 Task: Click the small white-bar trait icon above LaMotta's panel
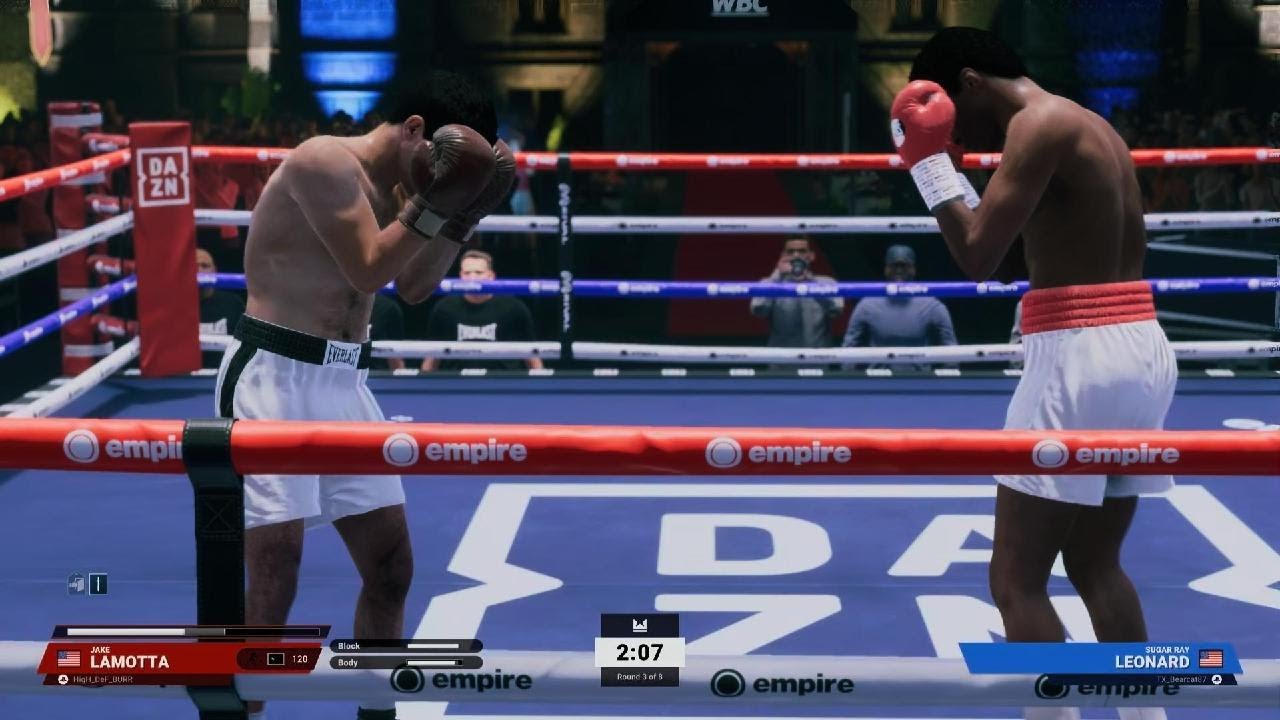98,584
